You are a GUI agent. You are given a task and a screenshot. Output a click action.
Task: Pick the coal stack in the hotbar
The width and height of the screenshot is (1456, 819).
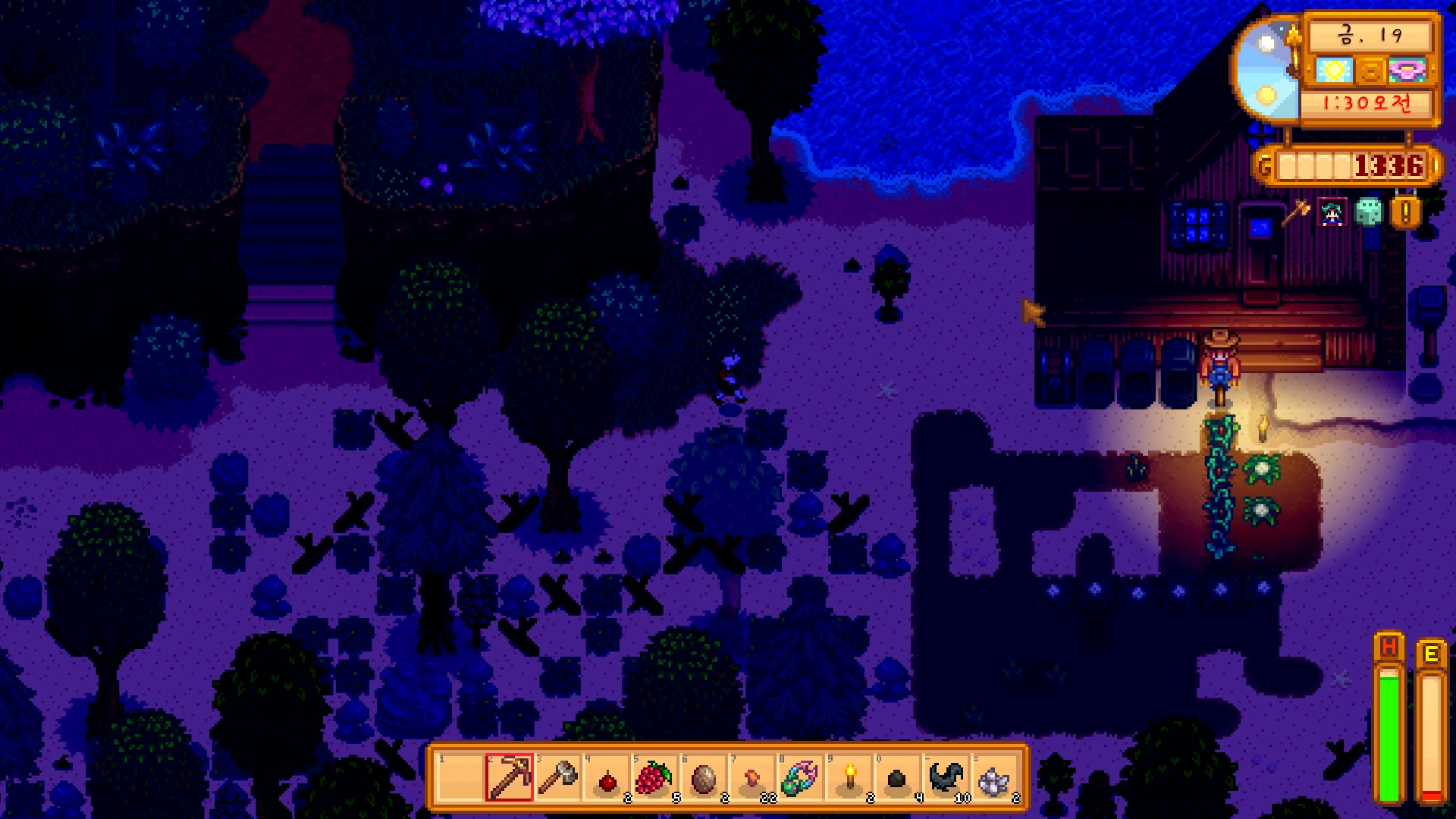[x=897, y=779]
